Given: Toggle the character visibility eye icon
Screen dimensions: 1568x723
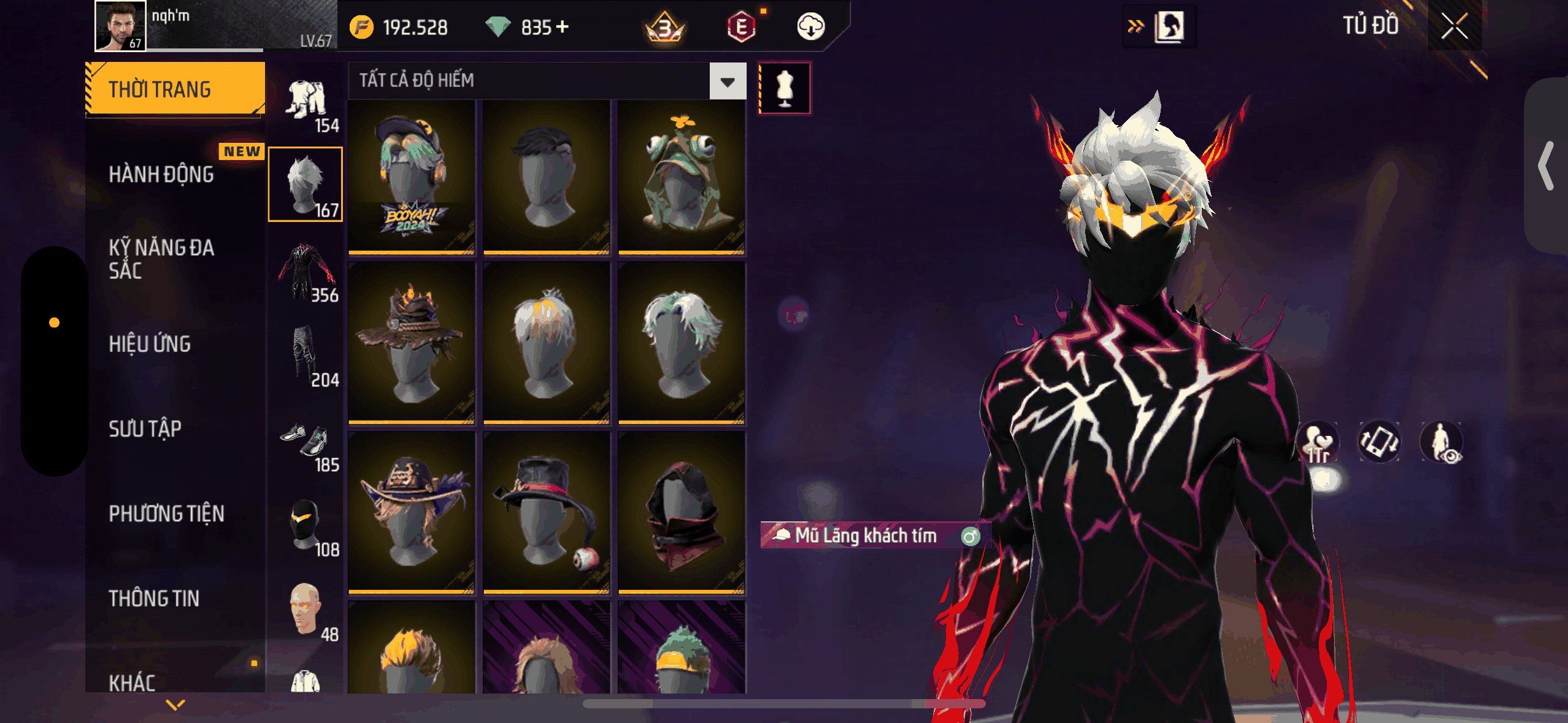Looking at the screenshot, I should pyautogui.click(x=1441, y=442).
